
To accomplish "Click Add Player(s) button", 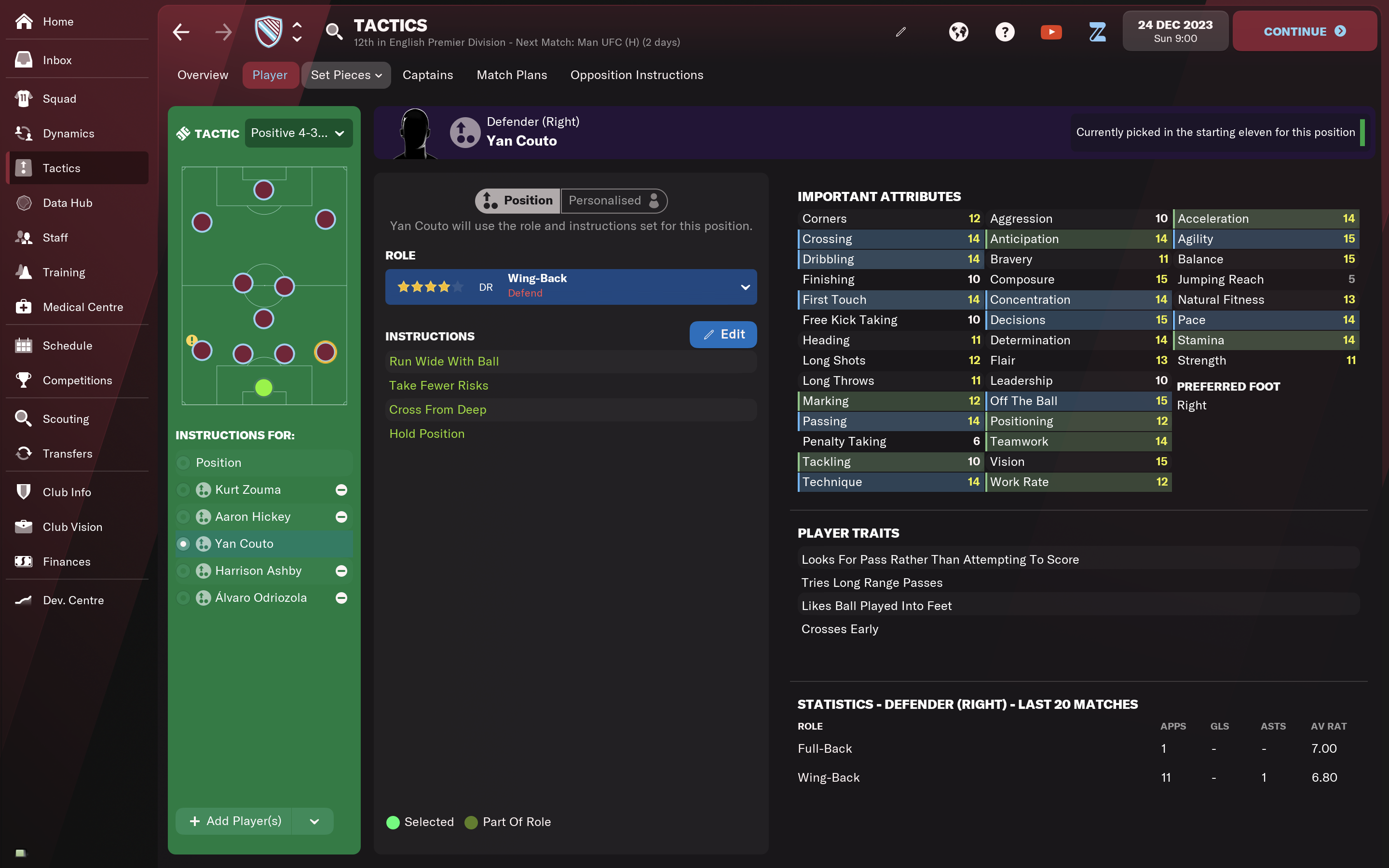I will [235, 821].
